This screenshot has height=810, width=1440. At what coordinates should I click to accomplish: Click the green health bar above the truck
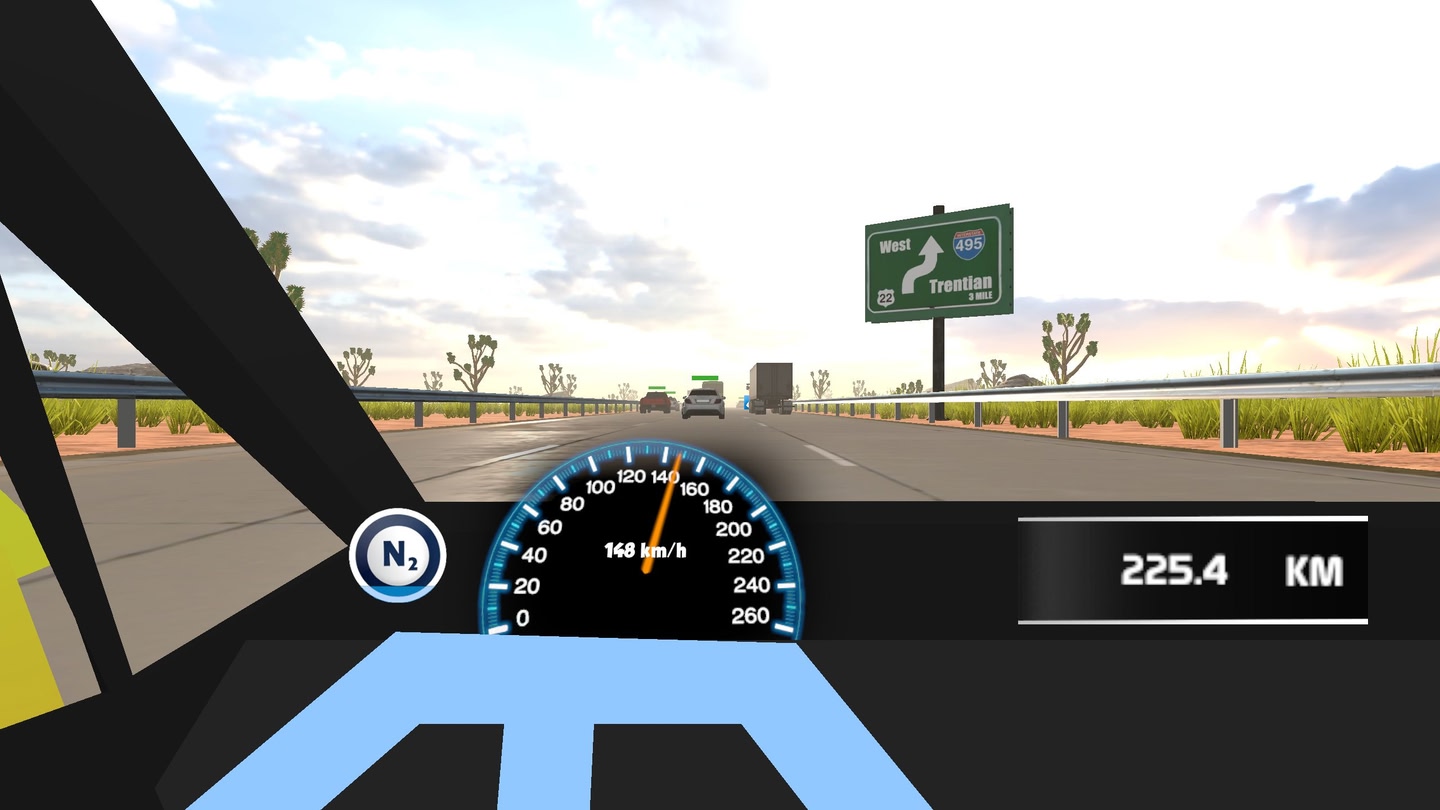coord(705,378)
